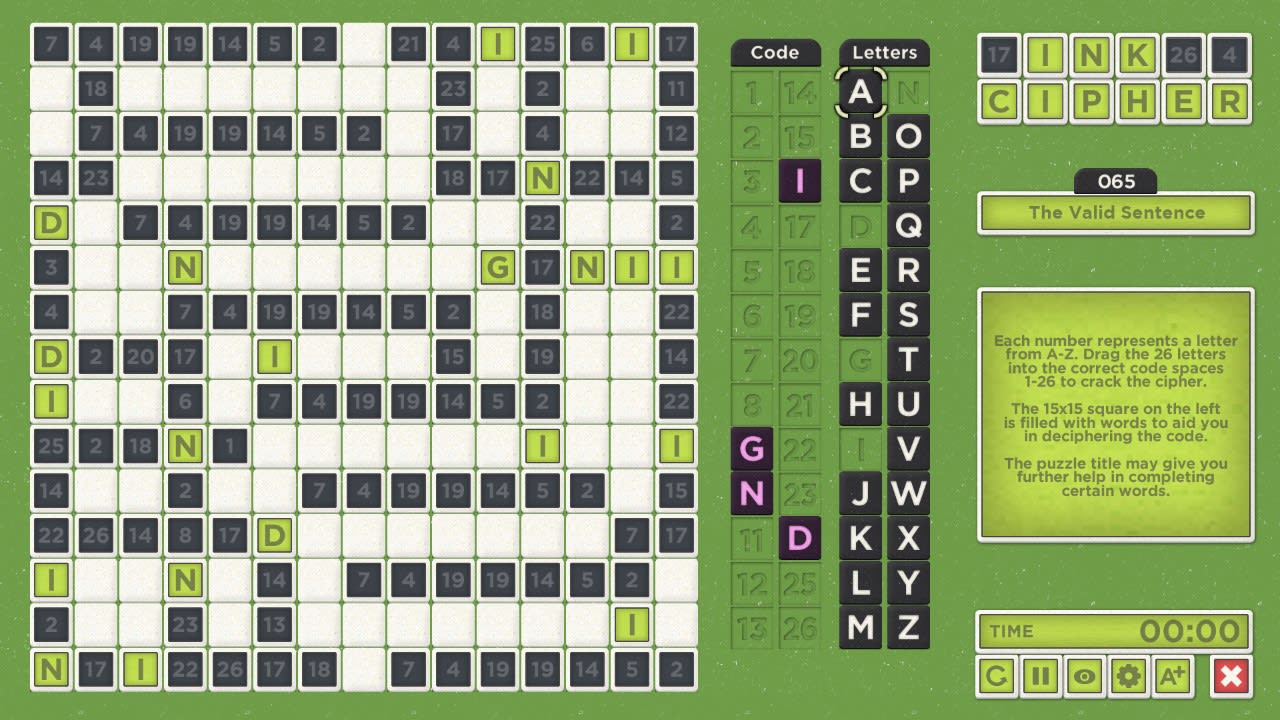Open the settings gear icon
This screenshot has width=1280, height=720.
tap(1130, 675)
